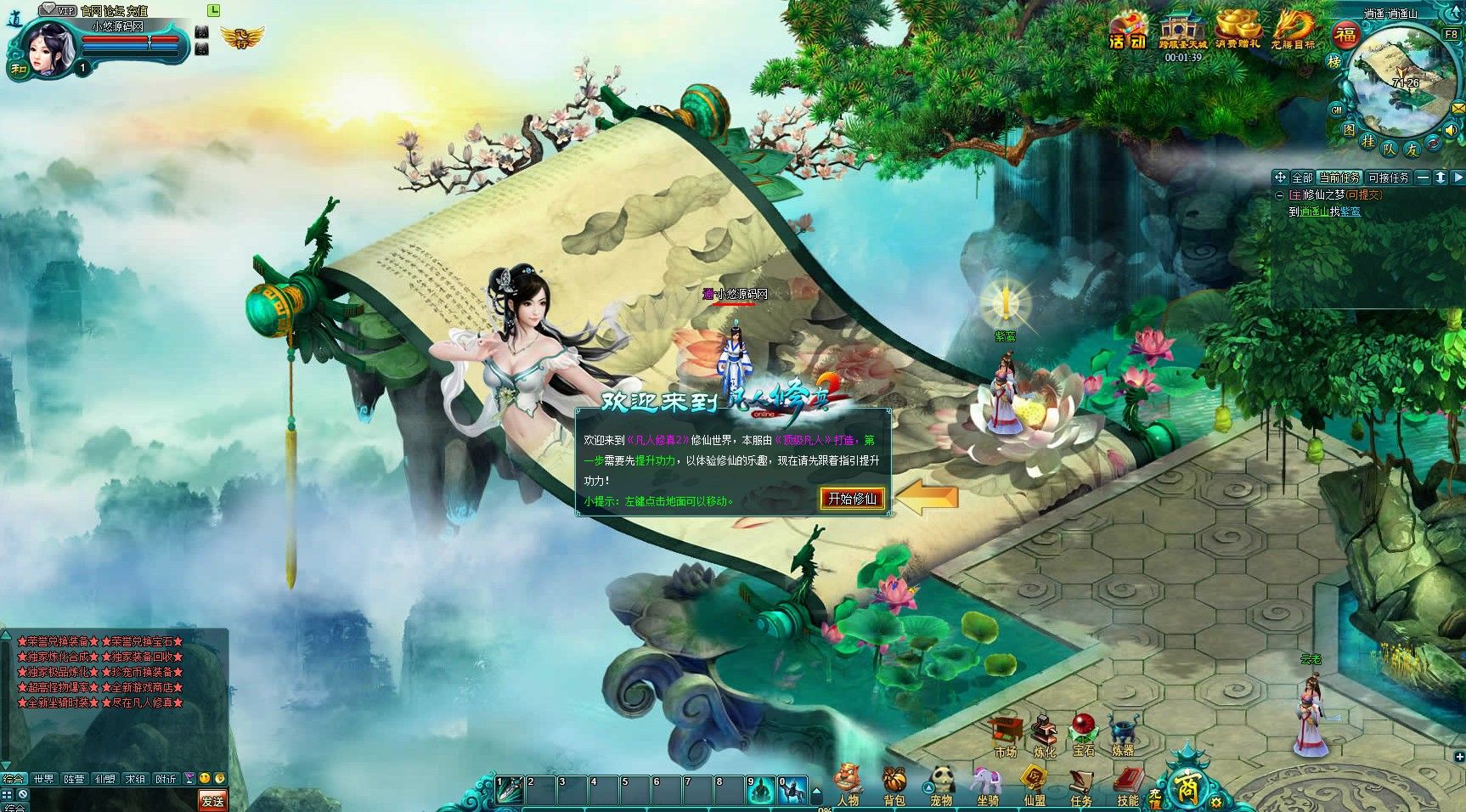Toggle the sound speaker button by the minimap
Image resolution: width=1466 pixels, height=812 pixels.
pyautogui.click(x=1451, y=130)
